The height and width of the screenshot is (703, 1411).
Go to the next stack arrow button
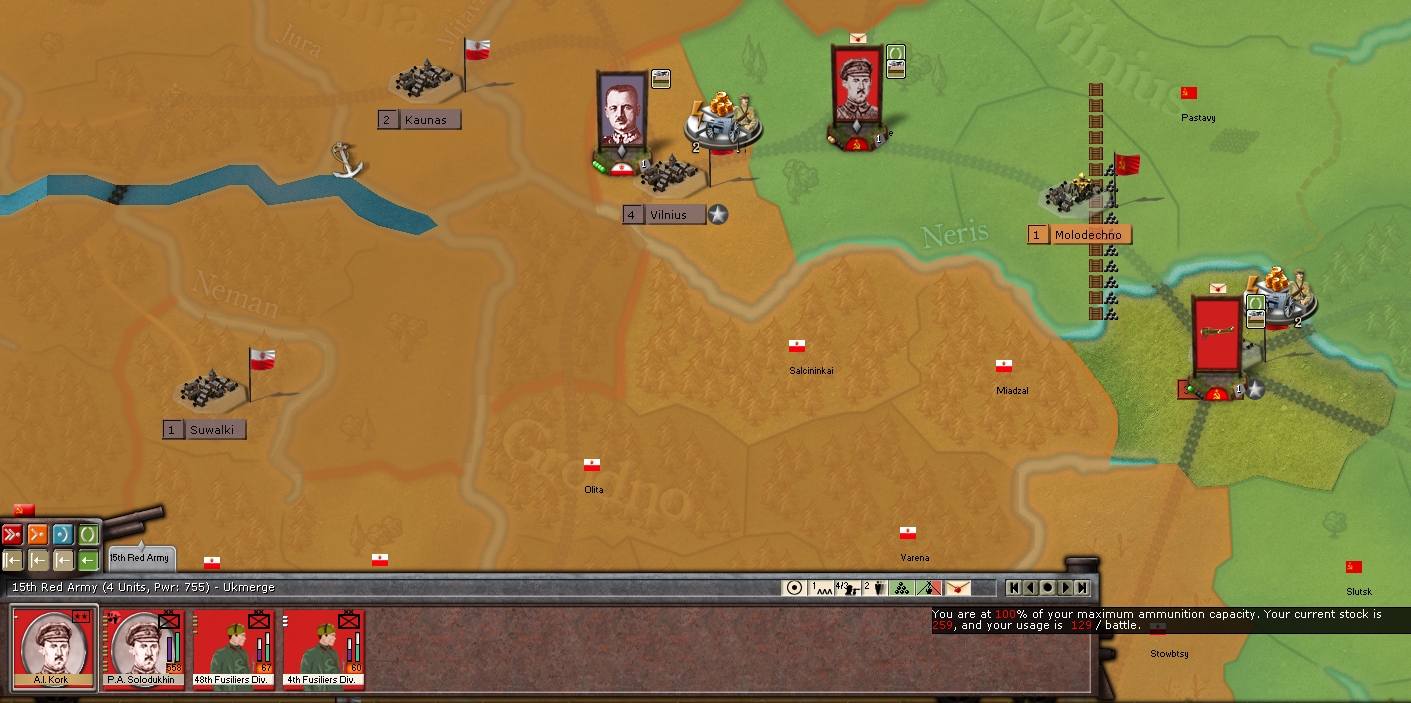[x=1064, y=588]
